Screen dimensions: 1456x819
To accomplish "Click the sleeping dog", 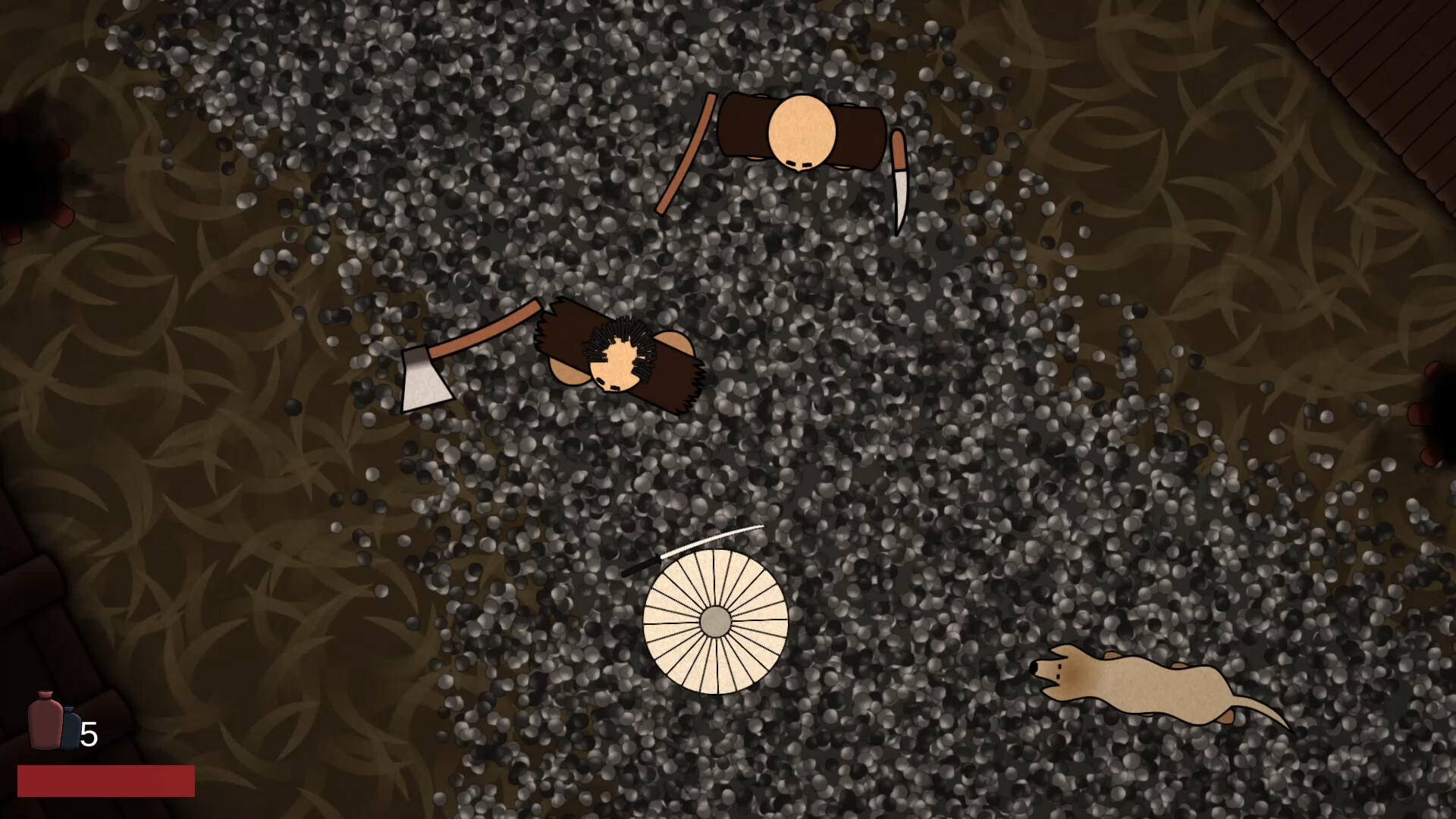I will [1153, 682].
